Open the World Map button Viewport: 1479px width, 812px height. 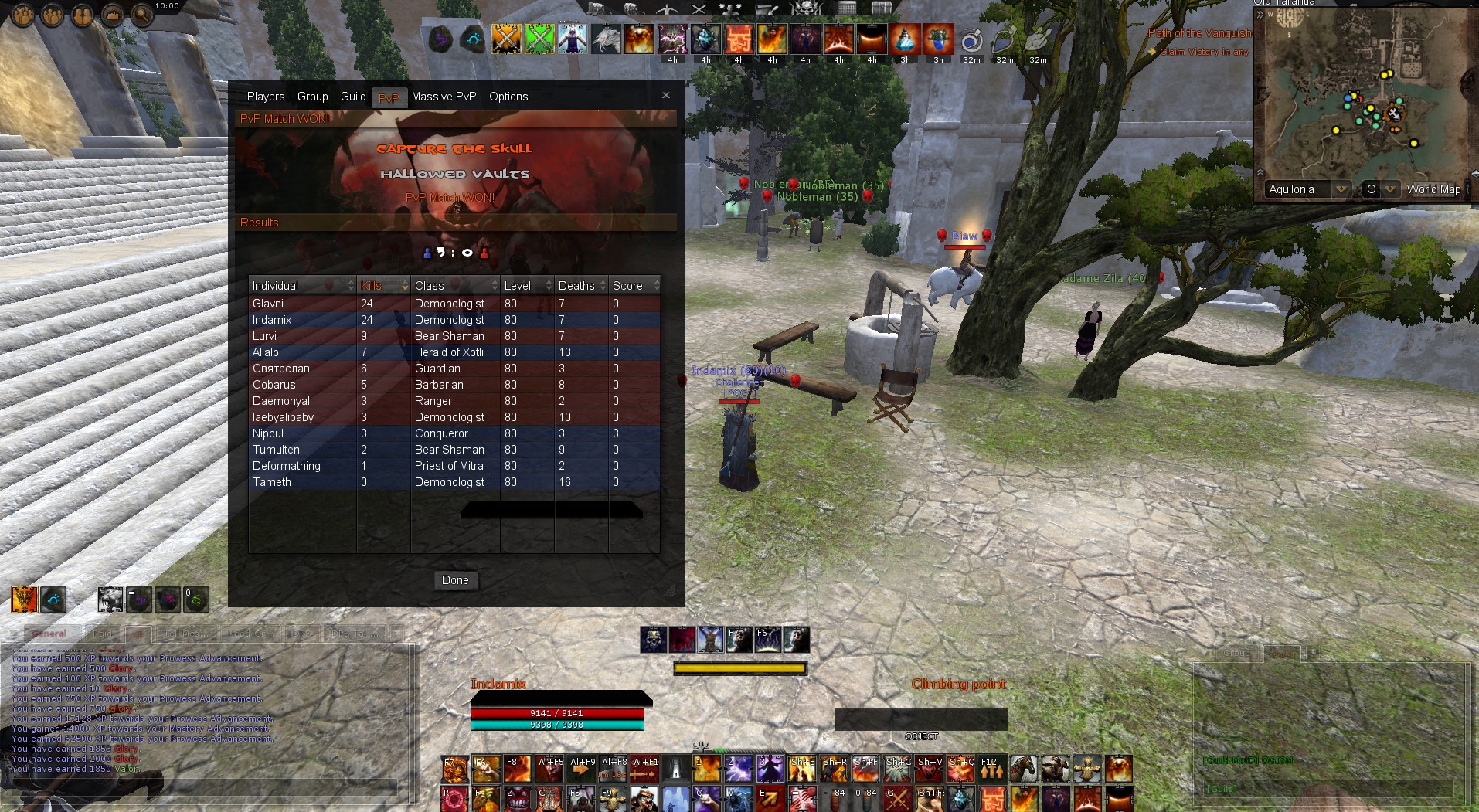tap(1433, 189)
